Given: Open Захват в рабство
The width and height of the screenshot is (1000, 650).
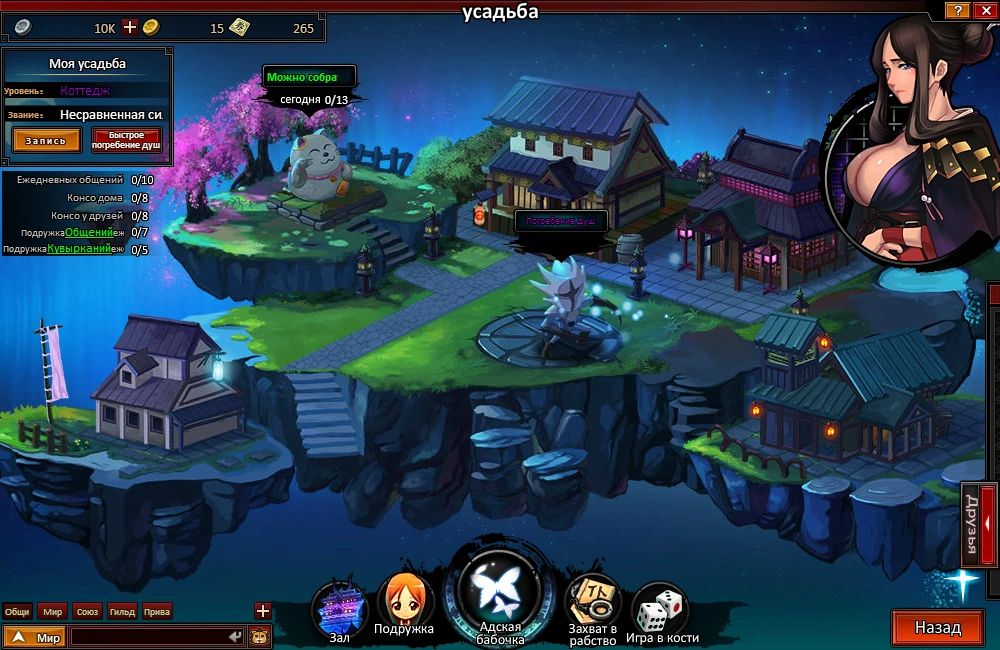Looking at the screenshot, I should click(592, 602).
